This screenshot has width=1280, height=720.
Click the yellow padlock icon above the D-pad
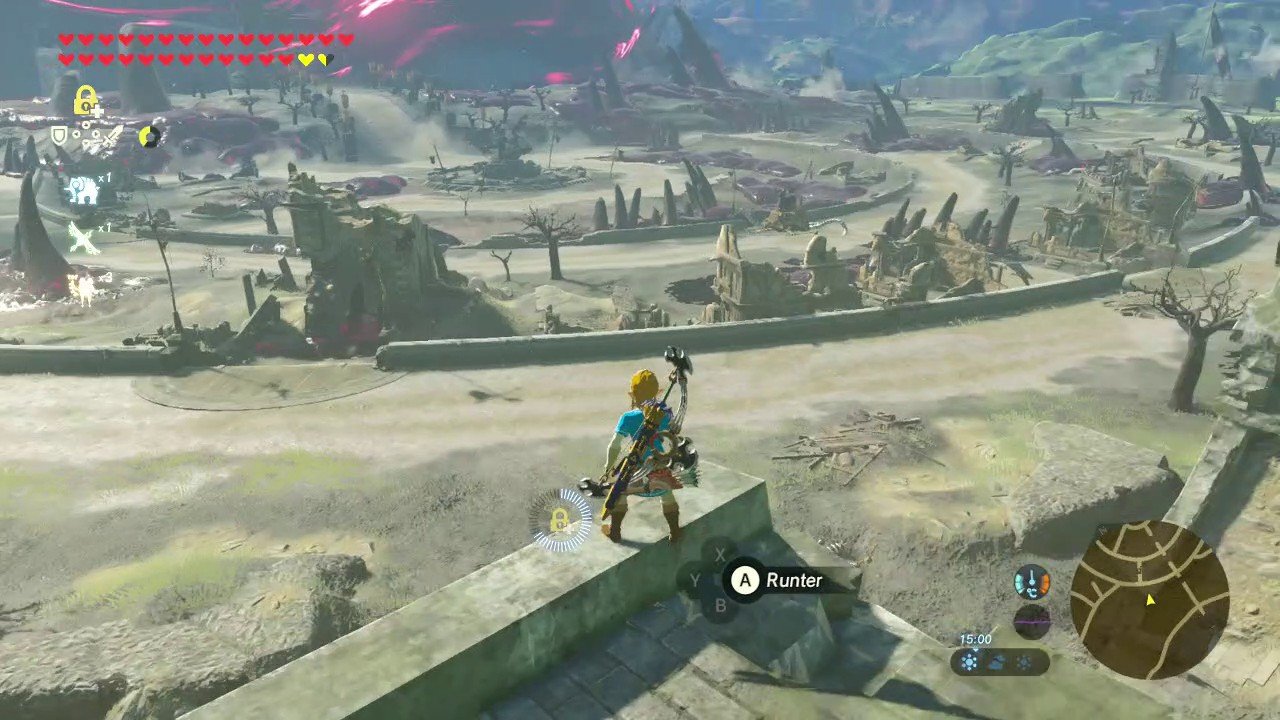[x=88, y=100]
